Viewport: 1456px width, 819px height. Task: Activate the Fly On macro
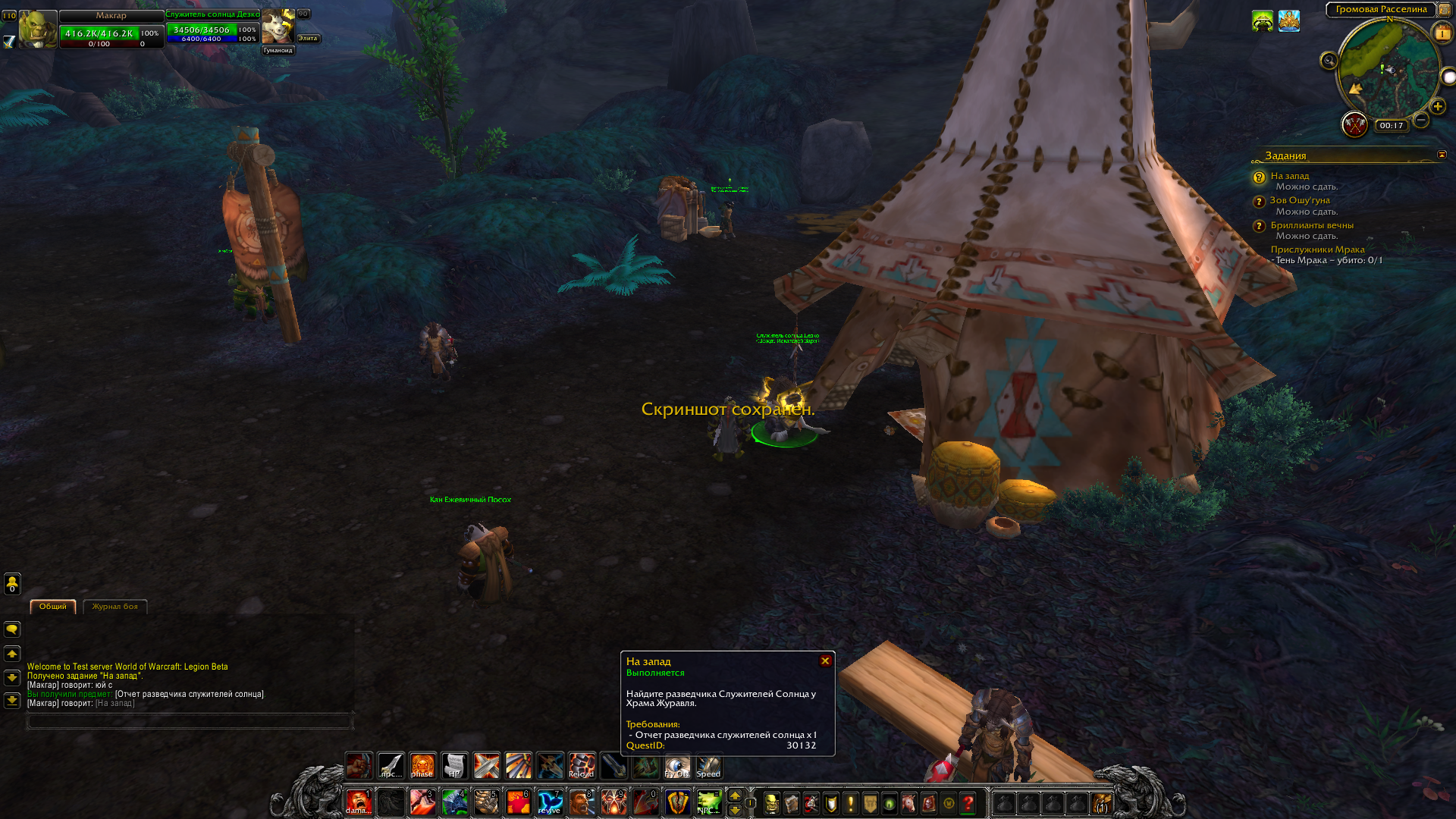[676, 766]
